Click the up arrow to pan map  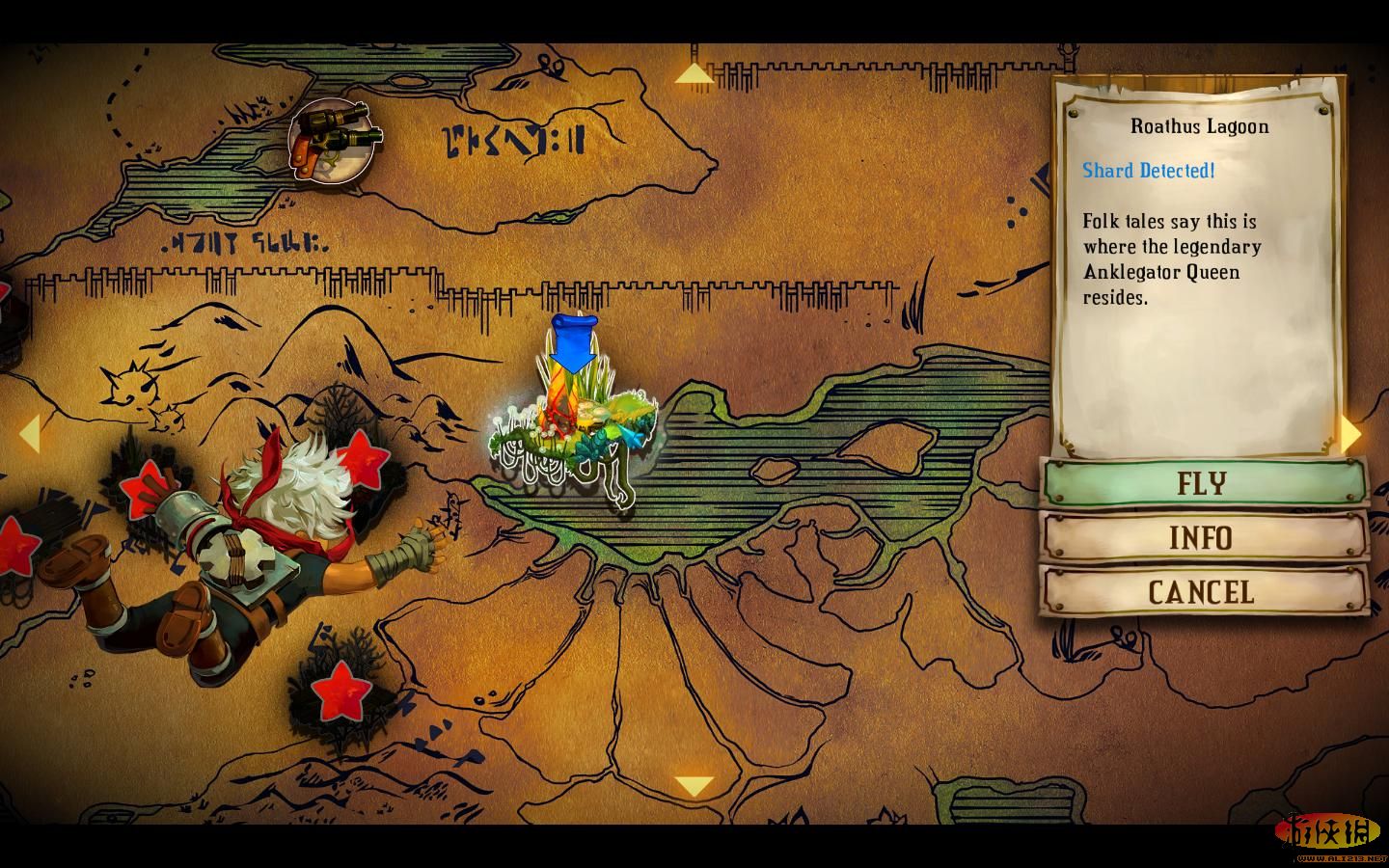tap(692, 73)
